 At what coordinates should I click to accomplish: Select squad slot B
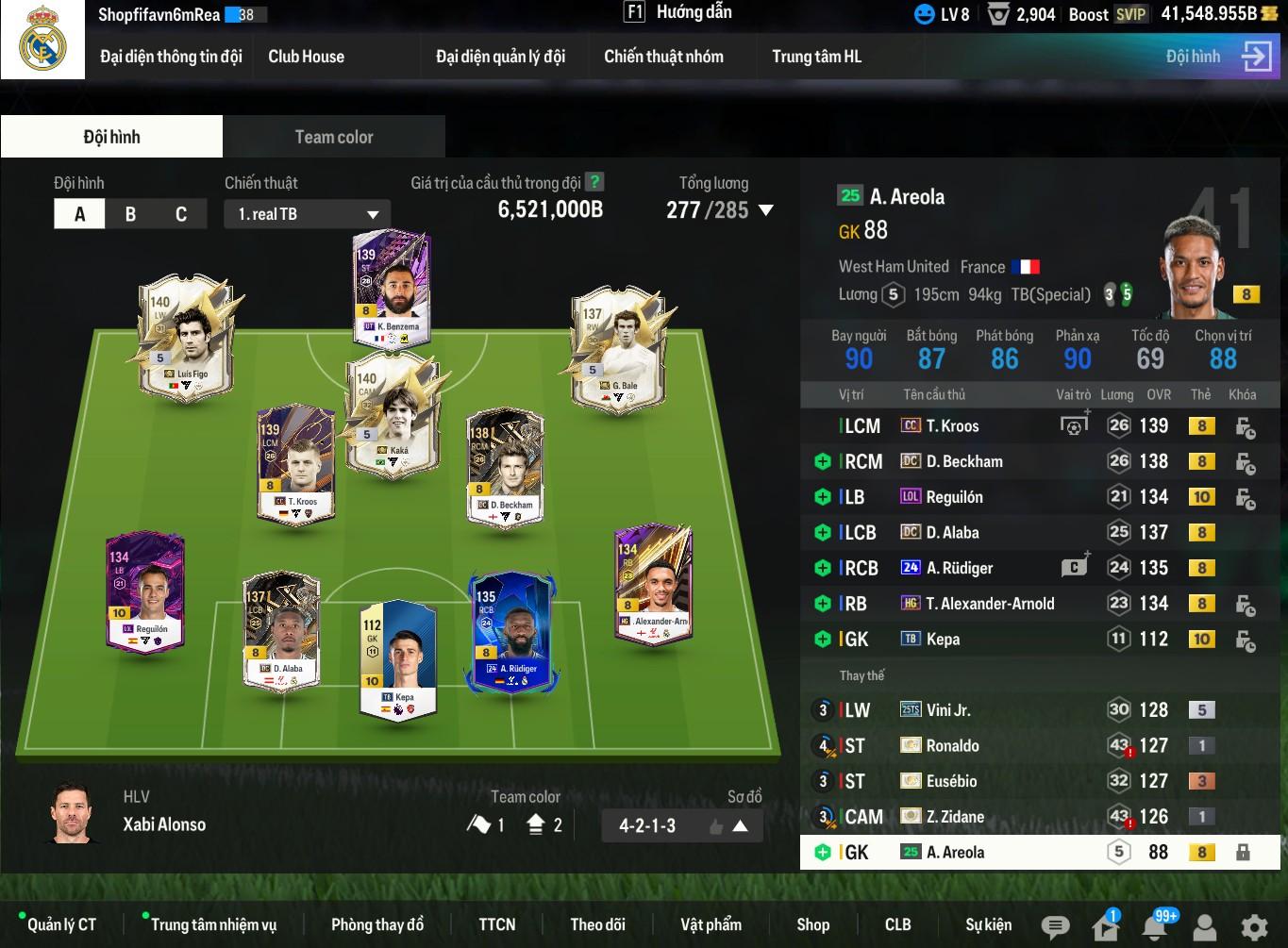(x=130, y=214)
